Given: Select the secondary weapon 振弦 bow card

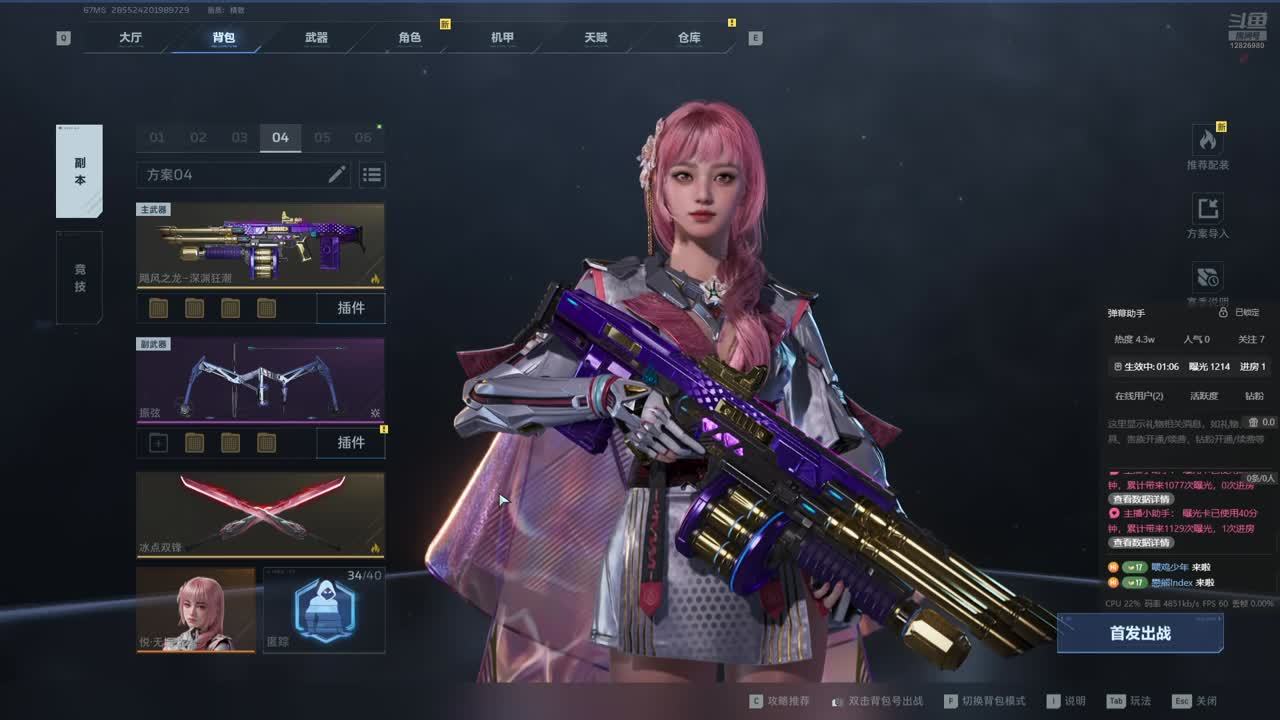Looking at the screenshot, I should point(260,381).
